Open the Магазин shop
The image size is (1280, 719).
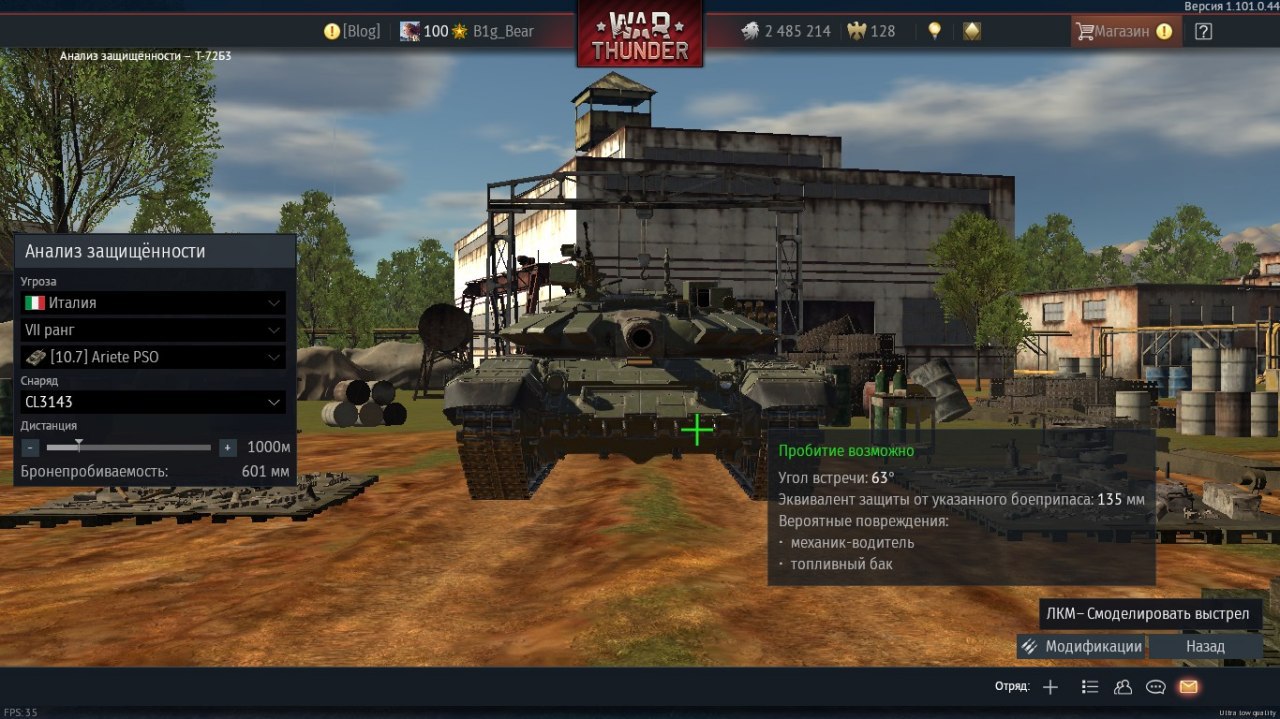[x=1122, y=31]
